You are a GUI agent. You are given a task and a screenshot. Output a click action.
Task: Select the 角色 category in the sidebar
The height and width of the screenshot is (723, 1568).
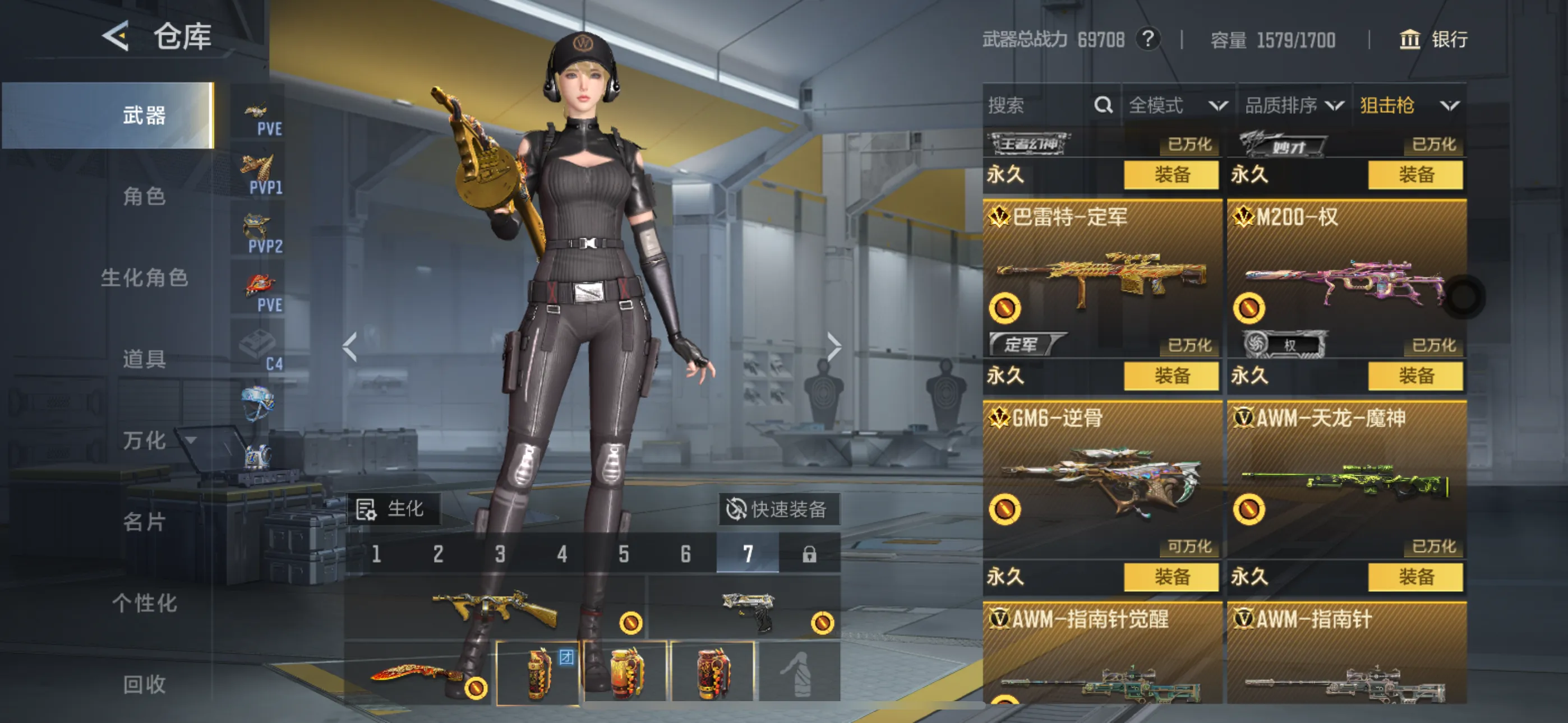[x=144, y=197]
